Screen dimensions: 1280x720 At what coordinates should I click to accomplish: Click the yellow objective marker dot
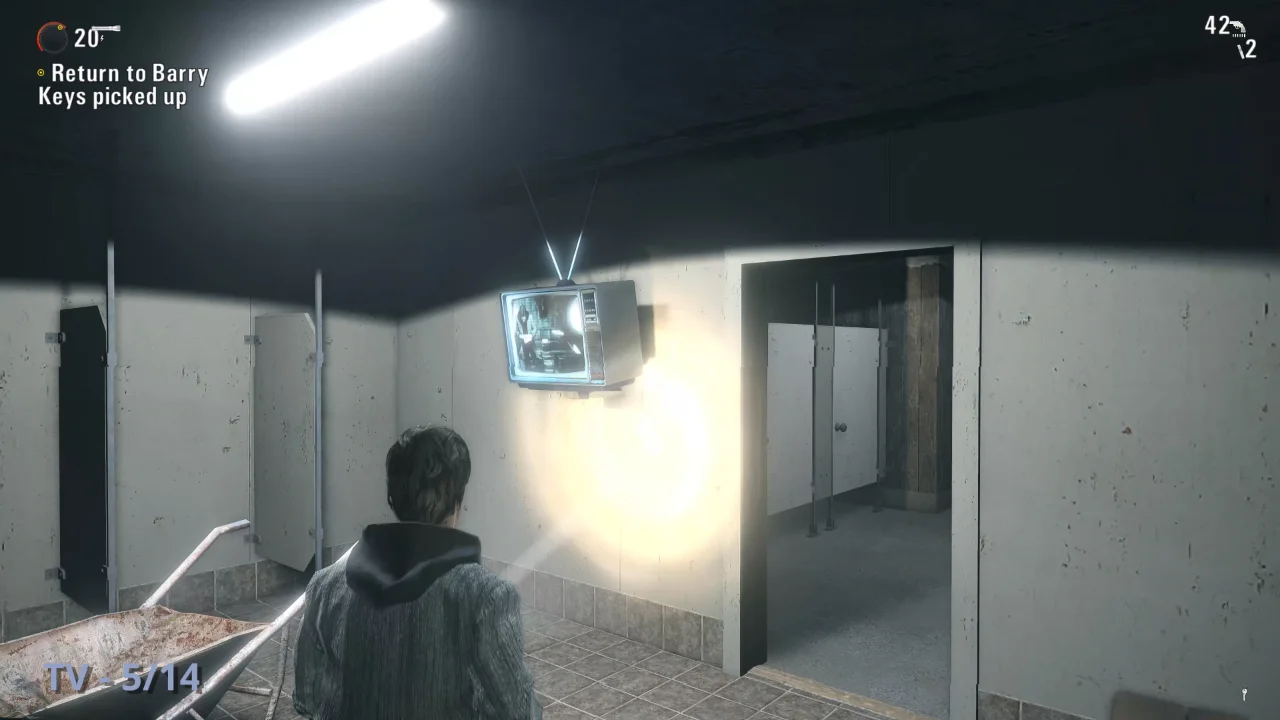(40, 73)
